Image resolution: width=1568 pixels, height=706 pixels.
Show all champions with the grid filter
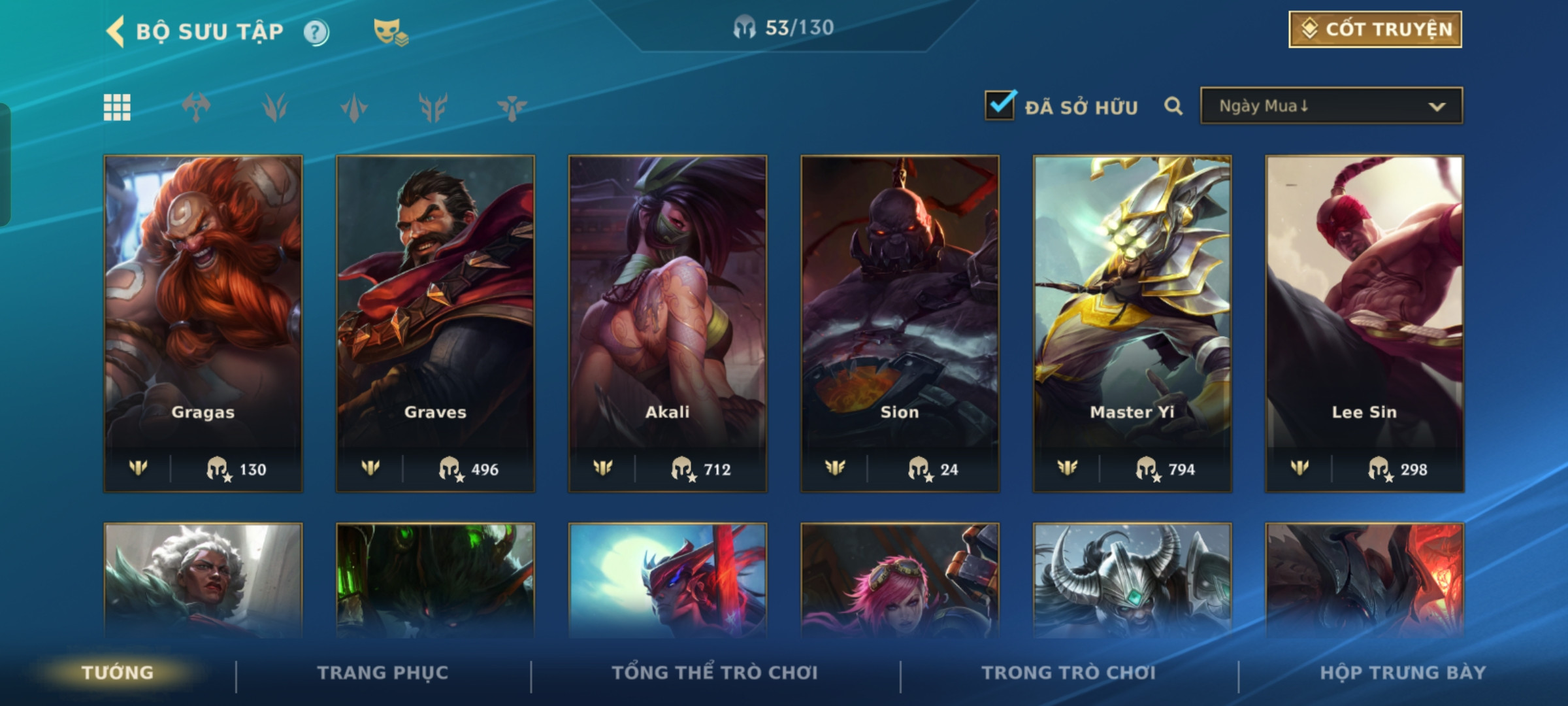[x=118, y=107]
